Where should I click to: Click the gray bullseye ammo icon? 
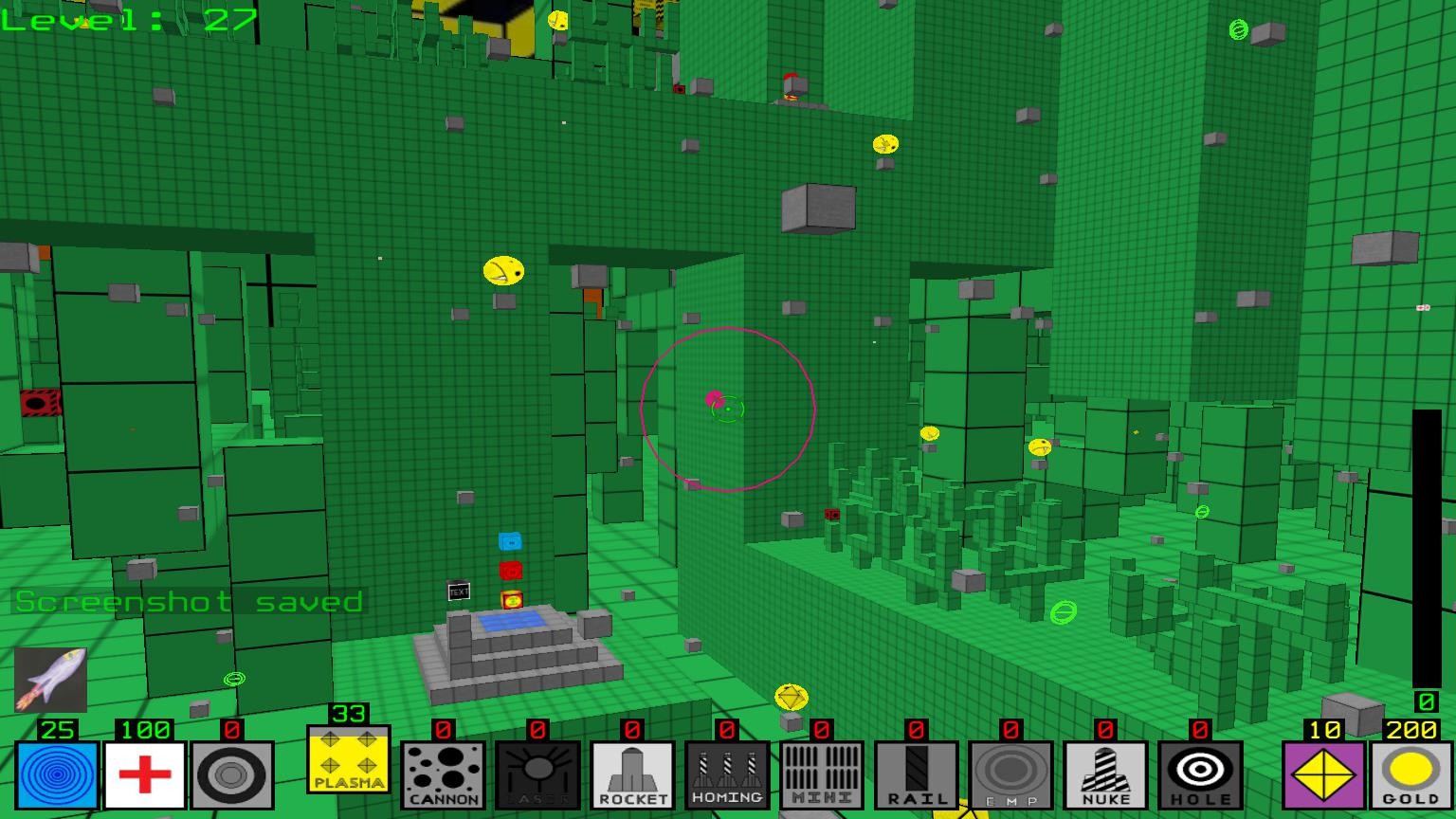[x=233, y=773]
